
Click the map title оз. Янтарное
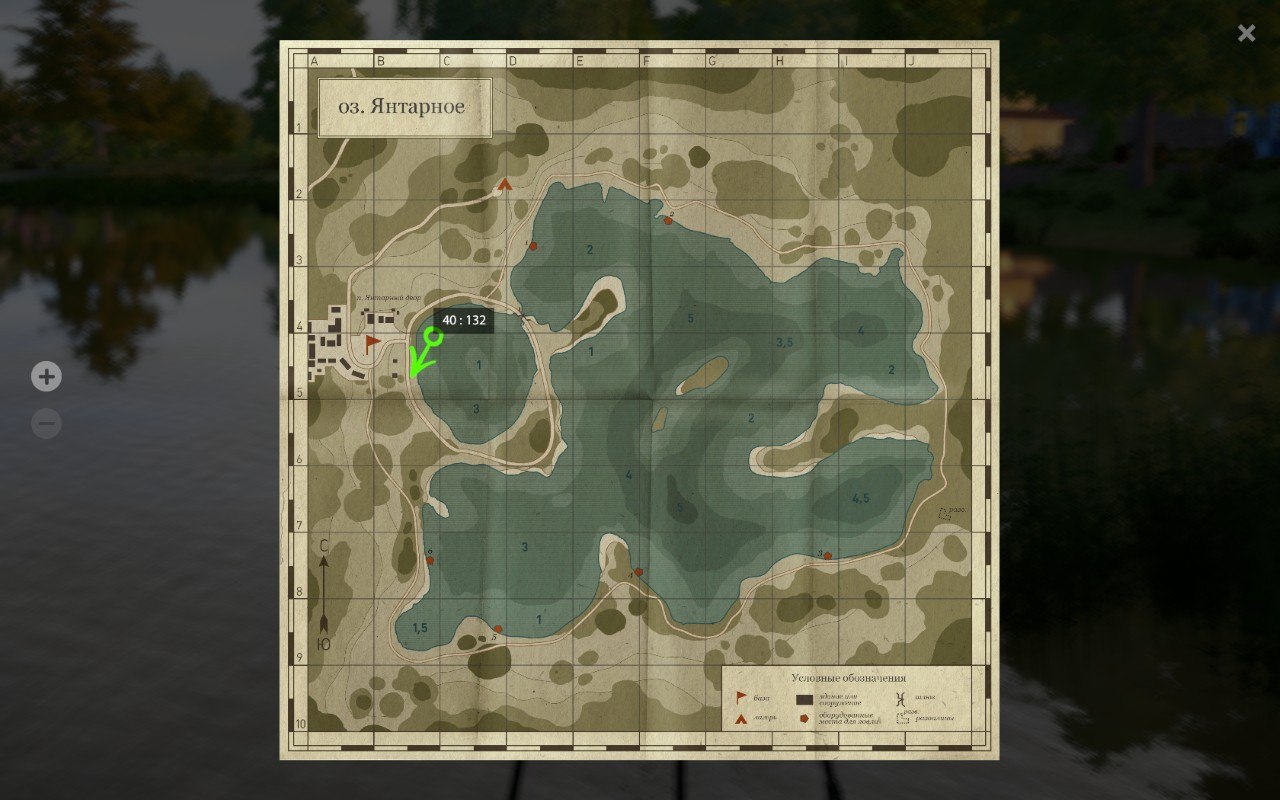pyautogui.click(x=404, y=106)
